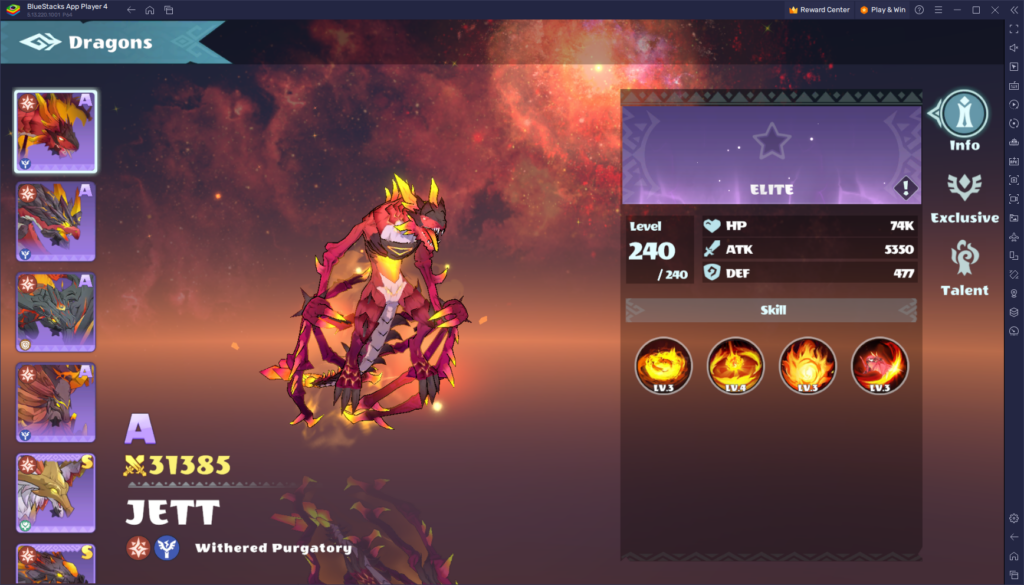Switch to the Info tab

[x=964, y=120]
